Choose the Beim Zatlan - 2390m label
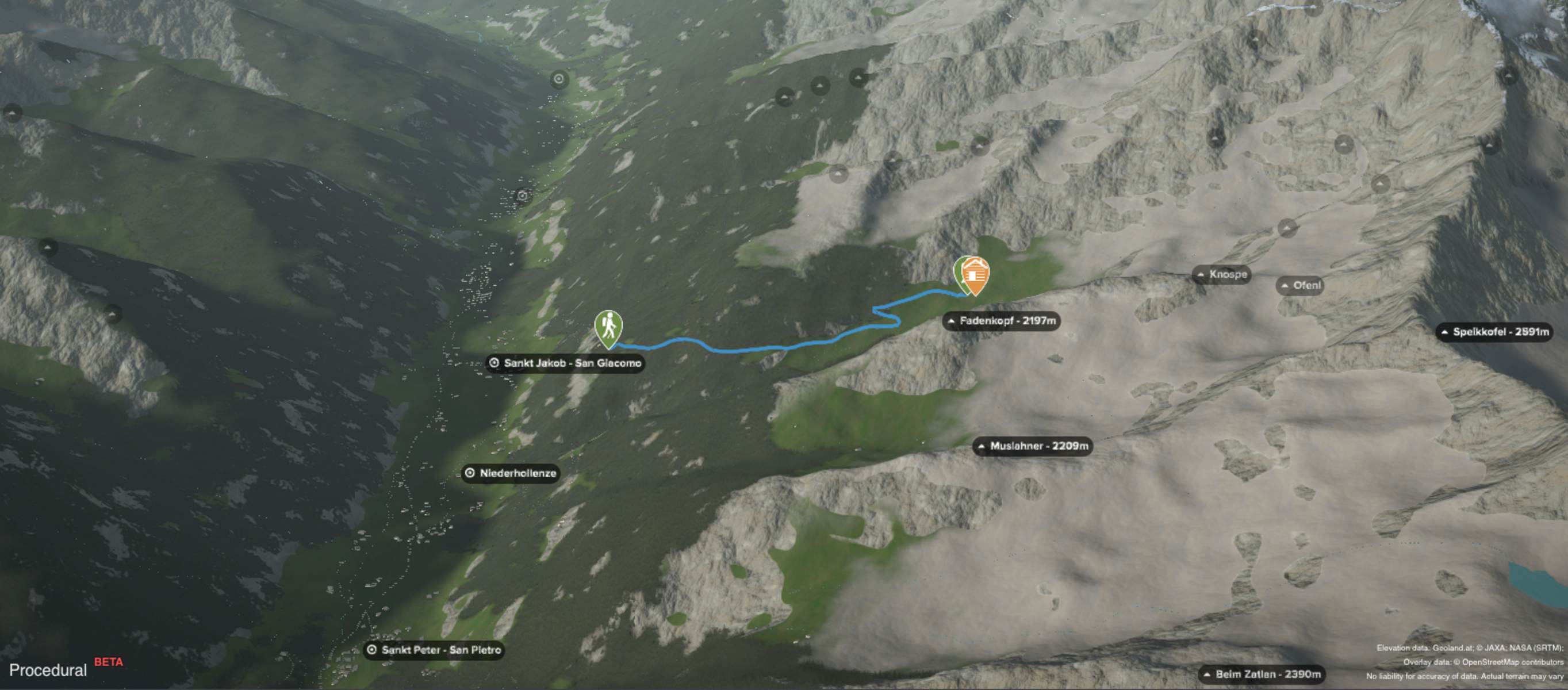The height and width of the screenshot is (690, 1568). click(x=1262, y=674)
